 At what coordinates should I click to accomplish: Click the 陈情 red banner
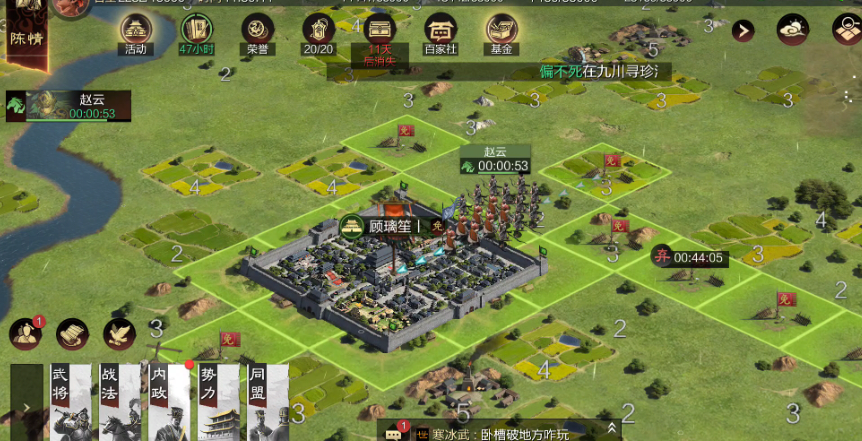coord(22,42)
